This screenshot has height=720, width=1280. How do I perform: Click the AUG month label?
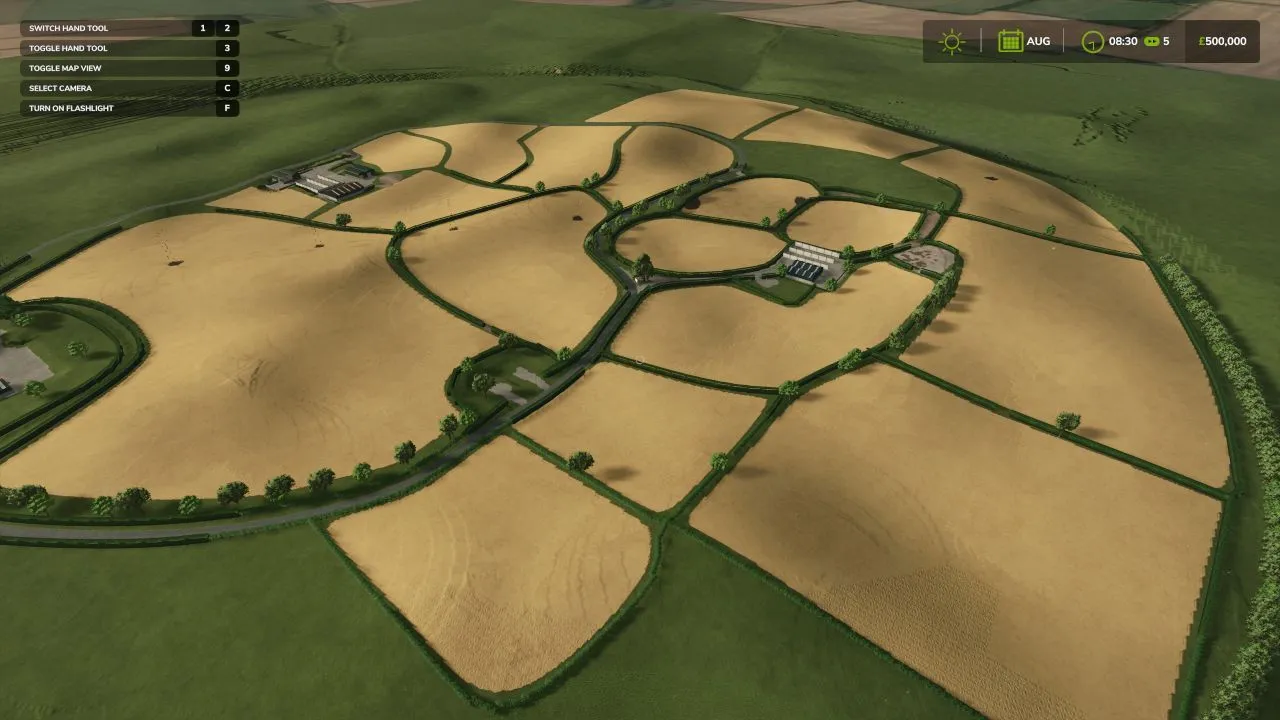coord(1038,40)
